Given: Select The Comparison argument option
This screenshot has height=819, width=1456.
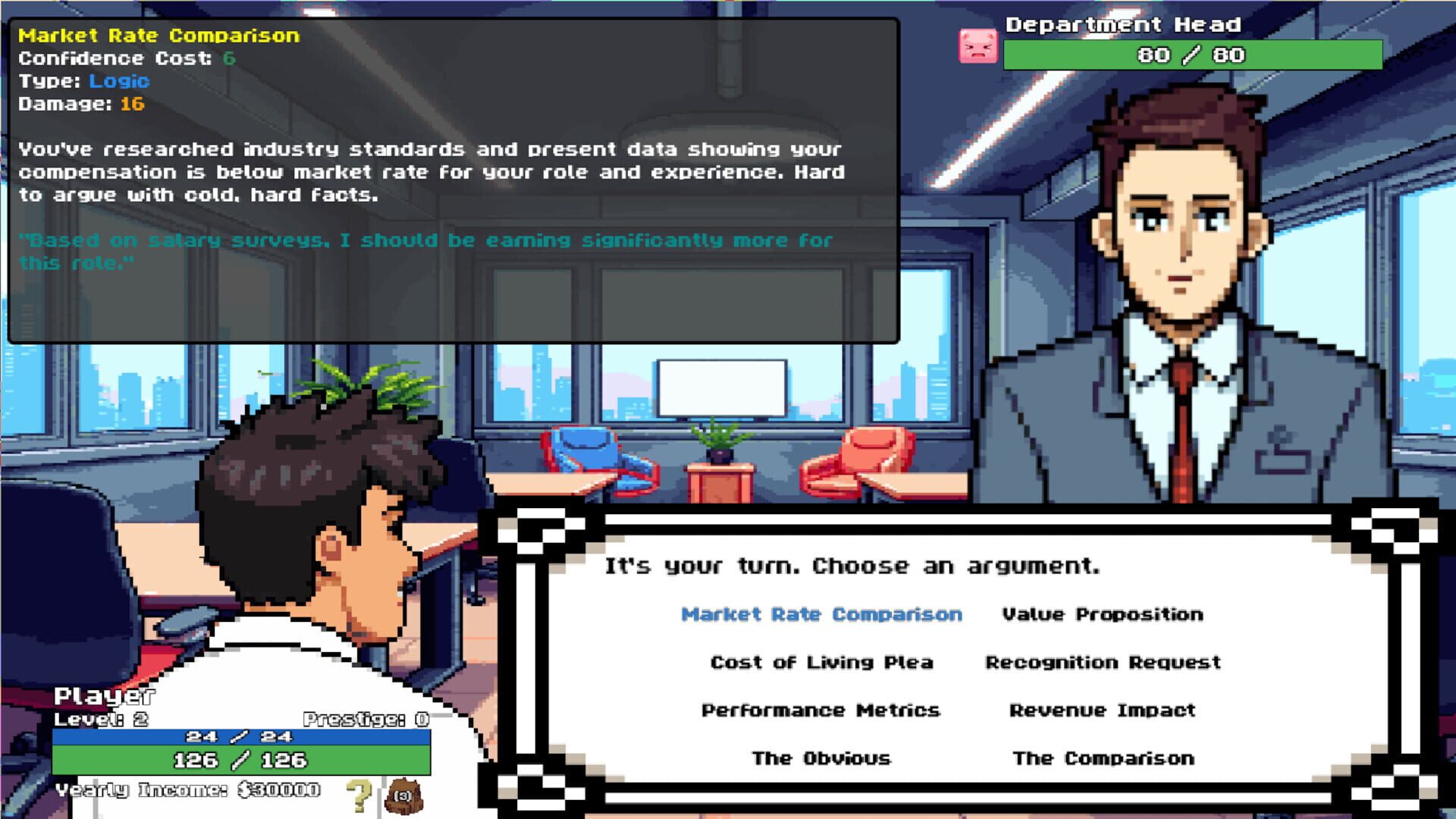Looking at the screenshot, I should (1103, 758).
